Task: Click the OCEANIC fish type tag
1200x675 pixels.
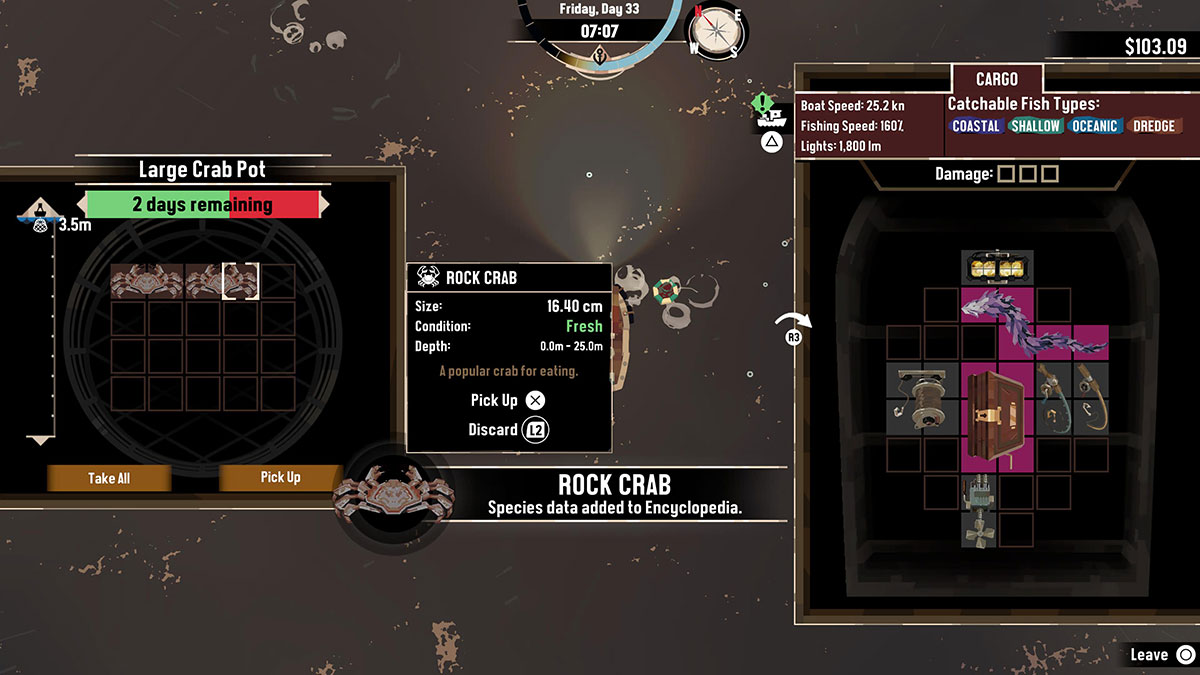Action: click(1094, 126)
